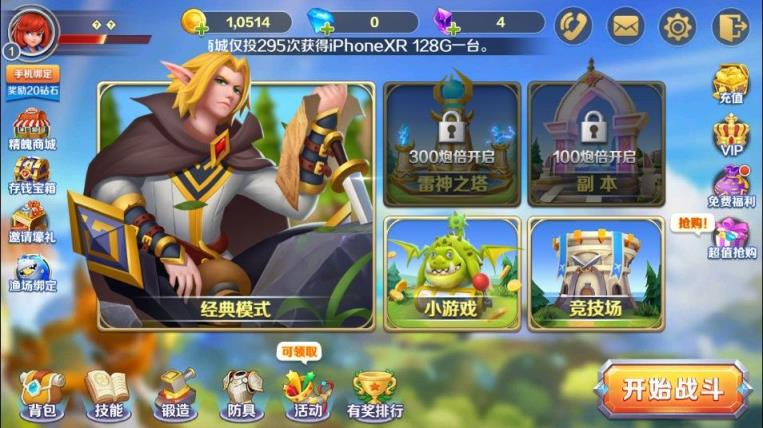This screenshot has height=428, width=763.
Task: Open the 技能 skills book
Action: (x=107, y=392)
